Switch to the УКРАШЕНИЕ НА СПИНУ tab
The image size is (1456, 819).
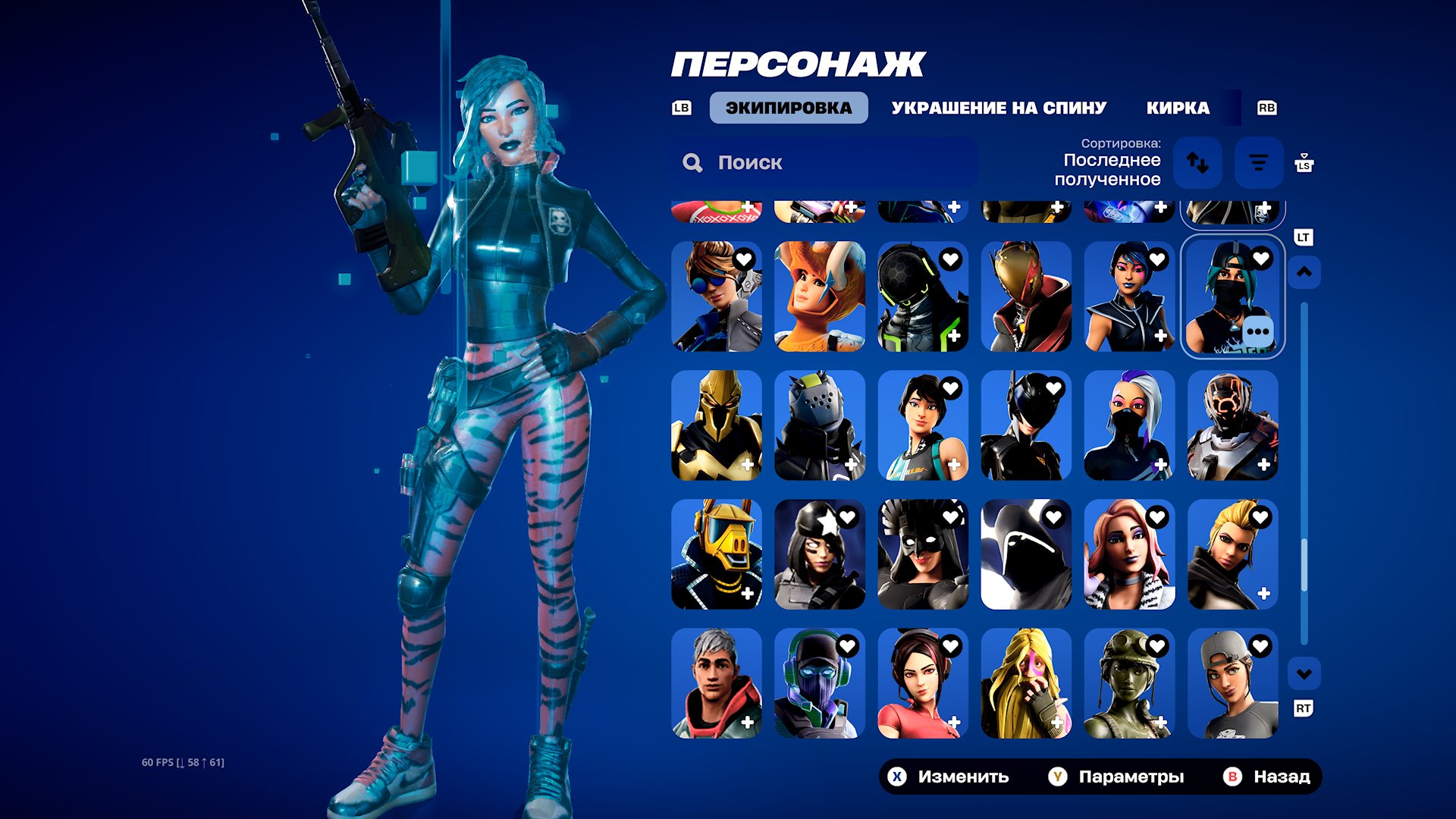pyautogui.click(x=999, y=107)
